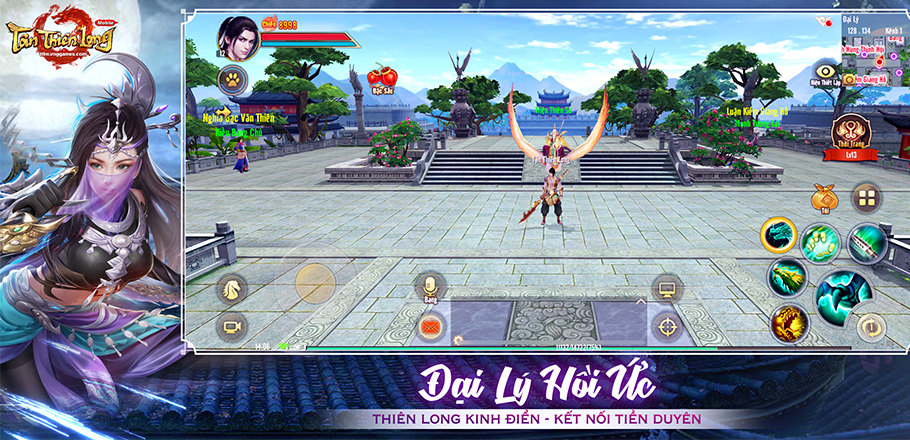Tap the Bạc Sắc red apples icon
910x440 pixels.
coord(379,77)
